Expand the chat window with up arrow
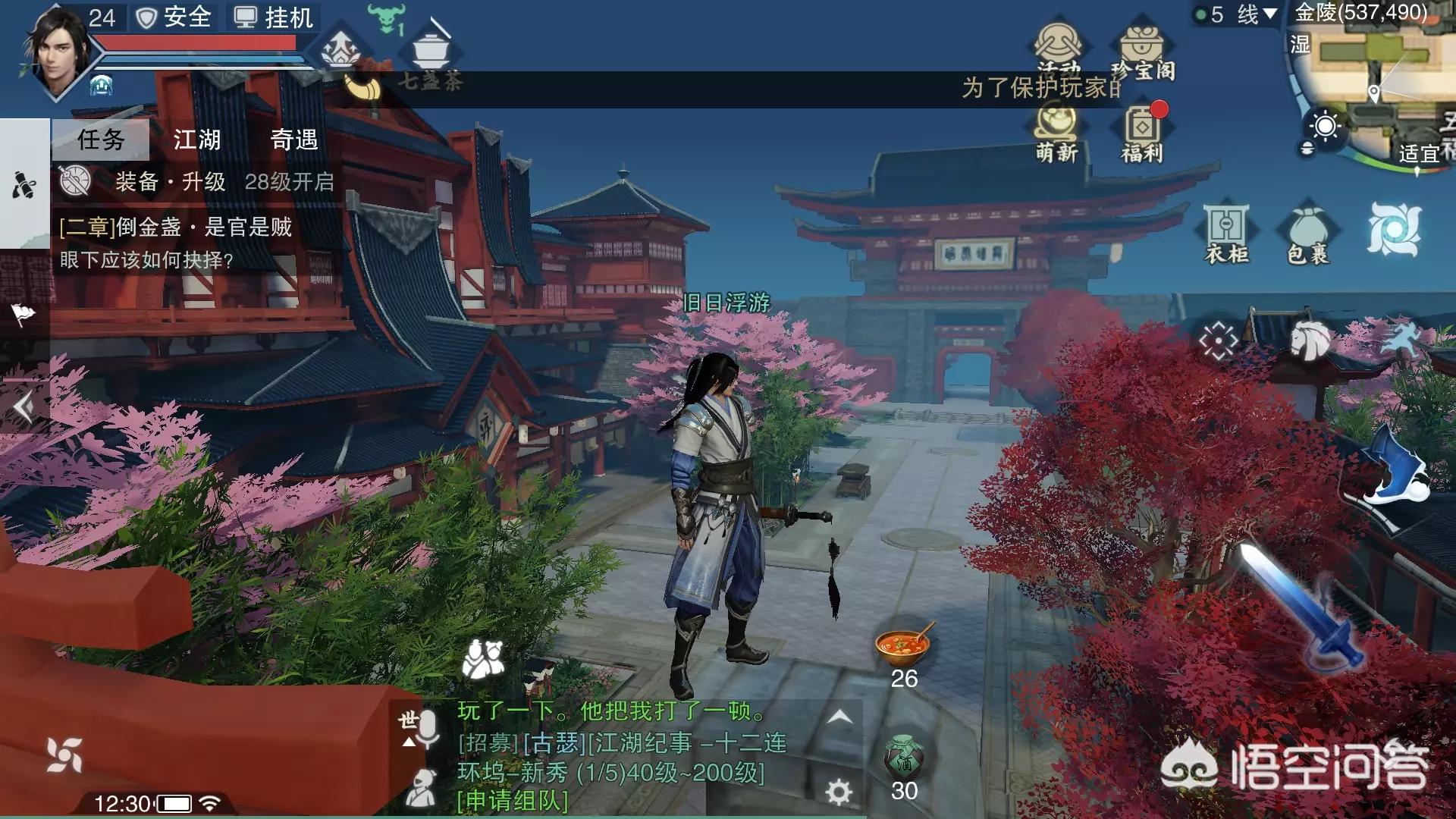Screen dimensions: 1456x819 click(x=839, y=717)
